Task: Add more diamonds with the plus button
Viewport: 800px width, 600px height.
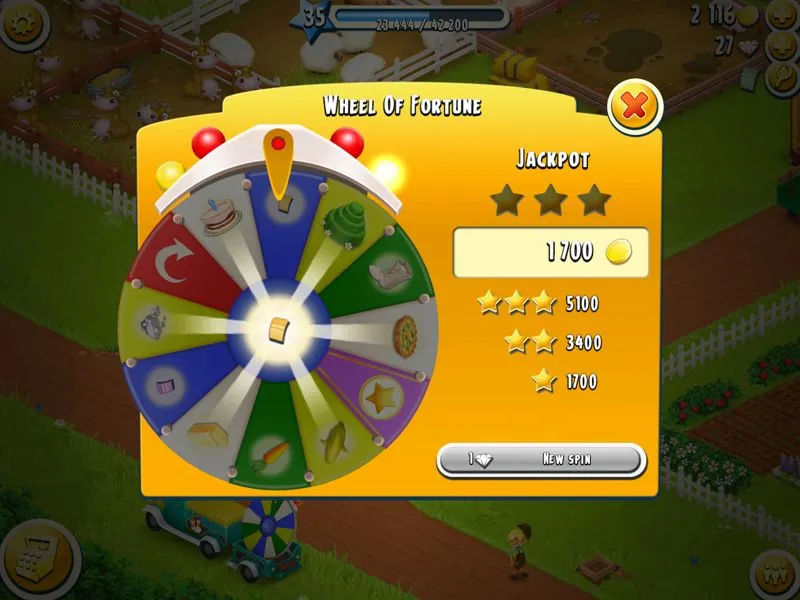Action: (x=780, y=47)
